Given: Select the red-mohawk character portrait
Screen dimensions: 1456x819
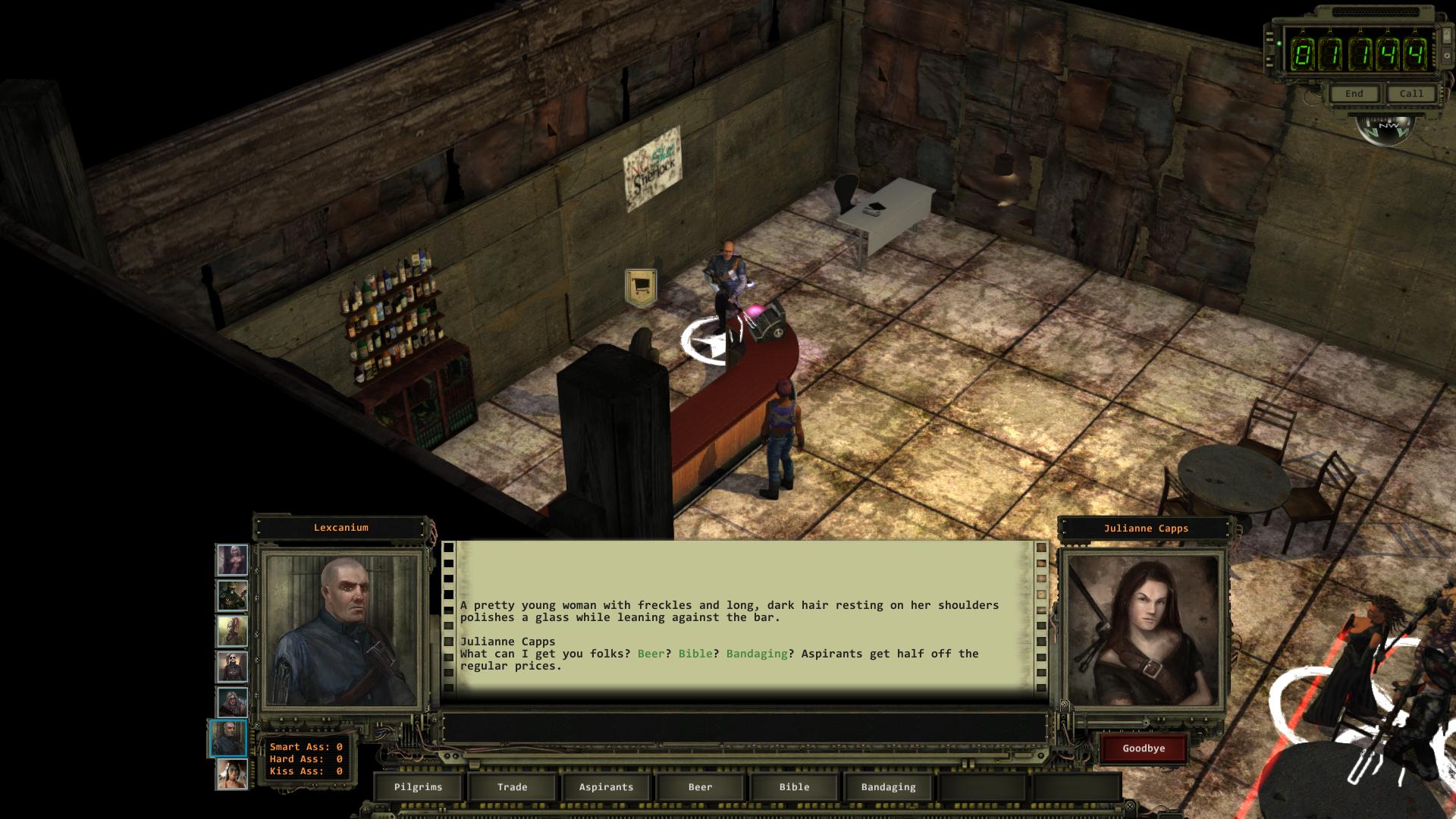Looking at the screenshot, I should [232, 632].
